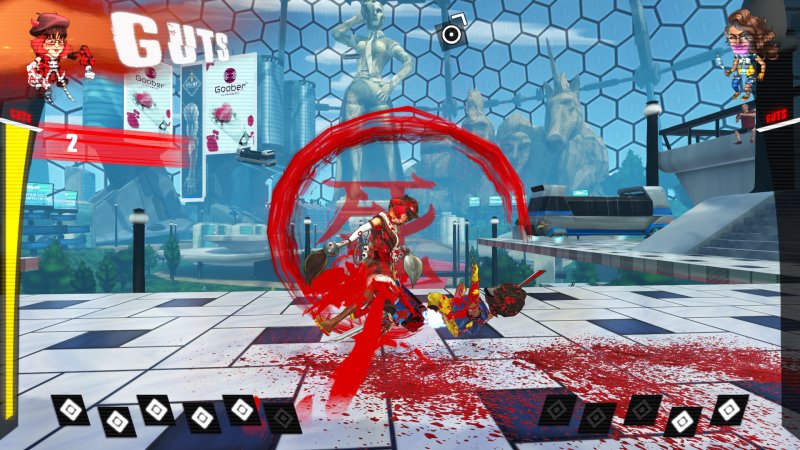Select the curly-haired masked fighter portrait
Screen dimensions: 800x450
pos(744,52)
